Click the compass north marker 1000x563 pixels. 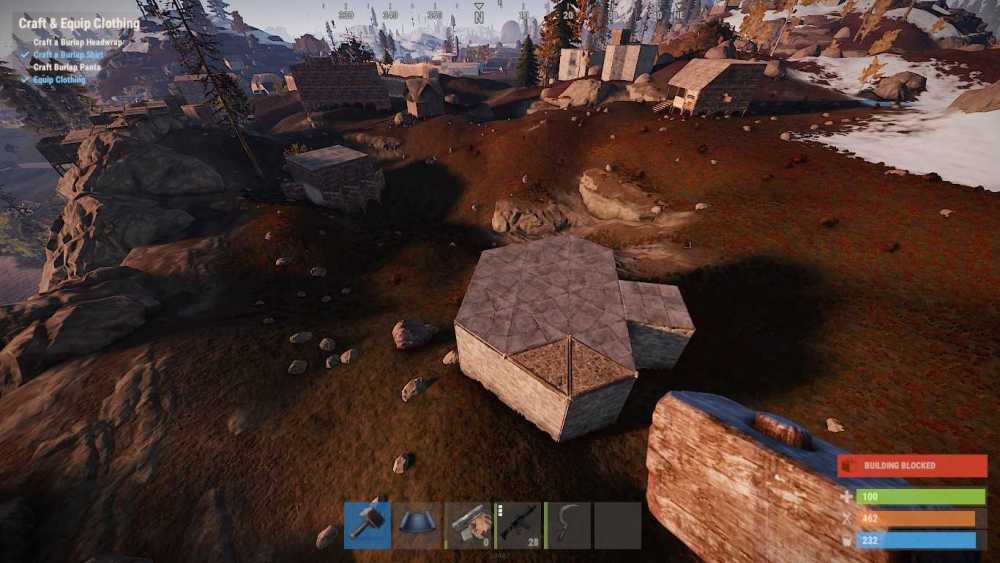(x=479, y=16)
